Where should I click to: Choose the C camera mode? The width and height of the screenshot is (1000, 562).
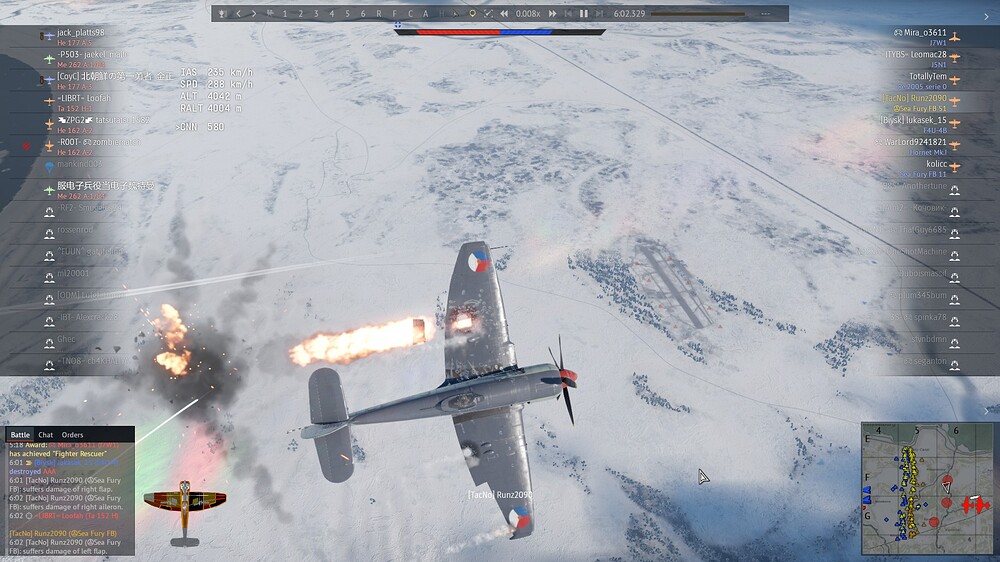(x=410, y=14)
